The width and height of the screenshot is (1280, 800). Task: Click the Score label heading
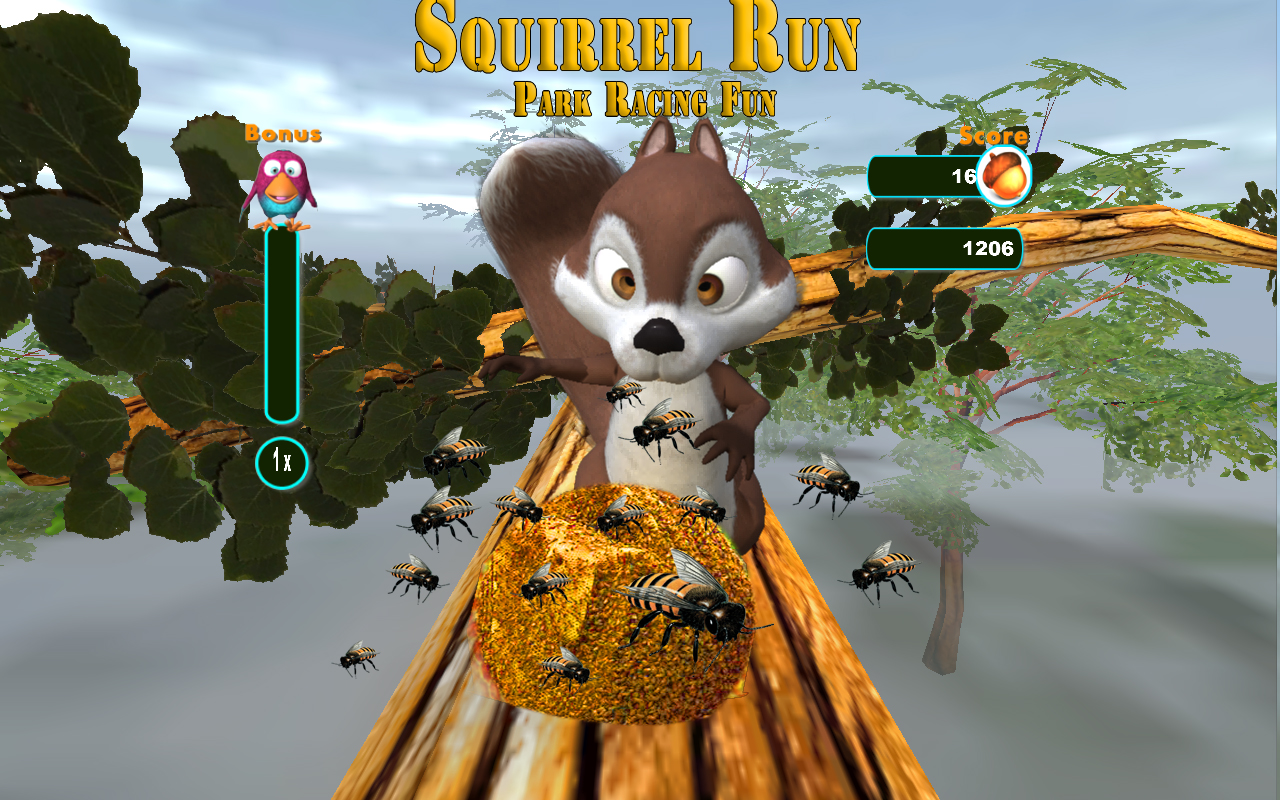[993, 133]
